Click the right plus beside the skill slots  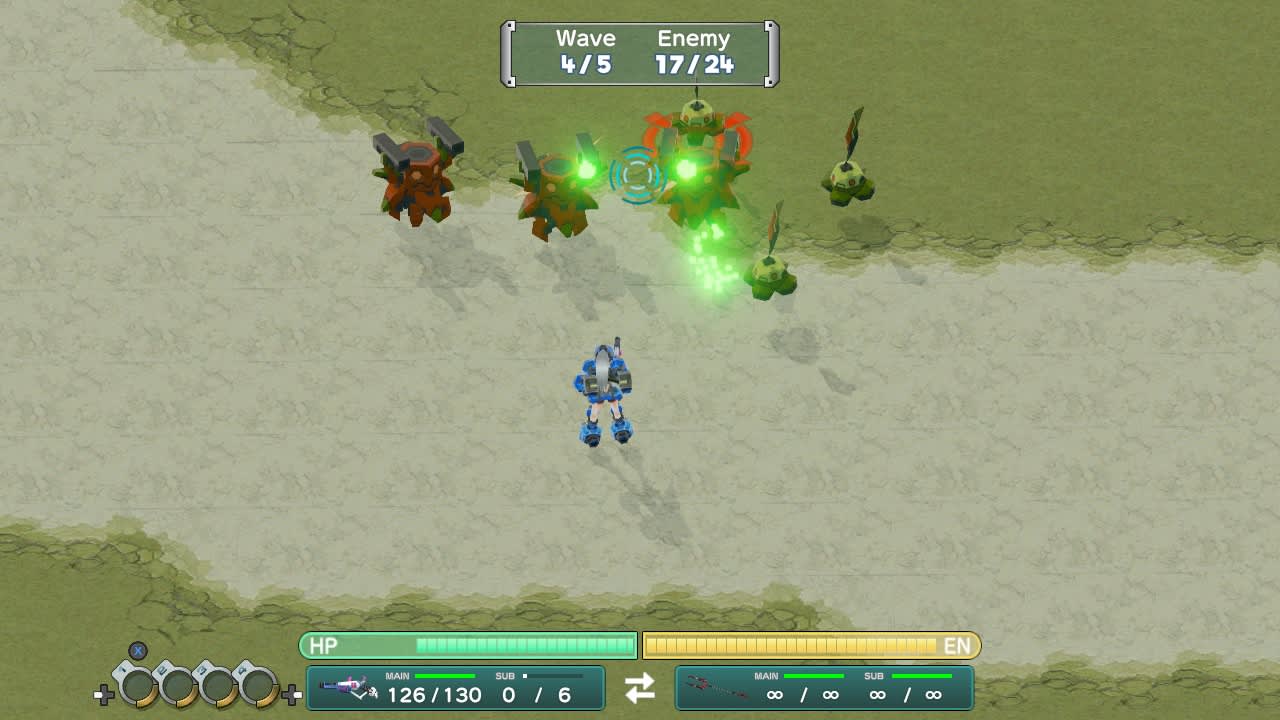point(290,692)
